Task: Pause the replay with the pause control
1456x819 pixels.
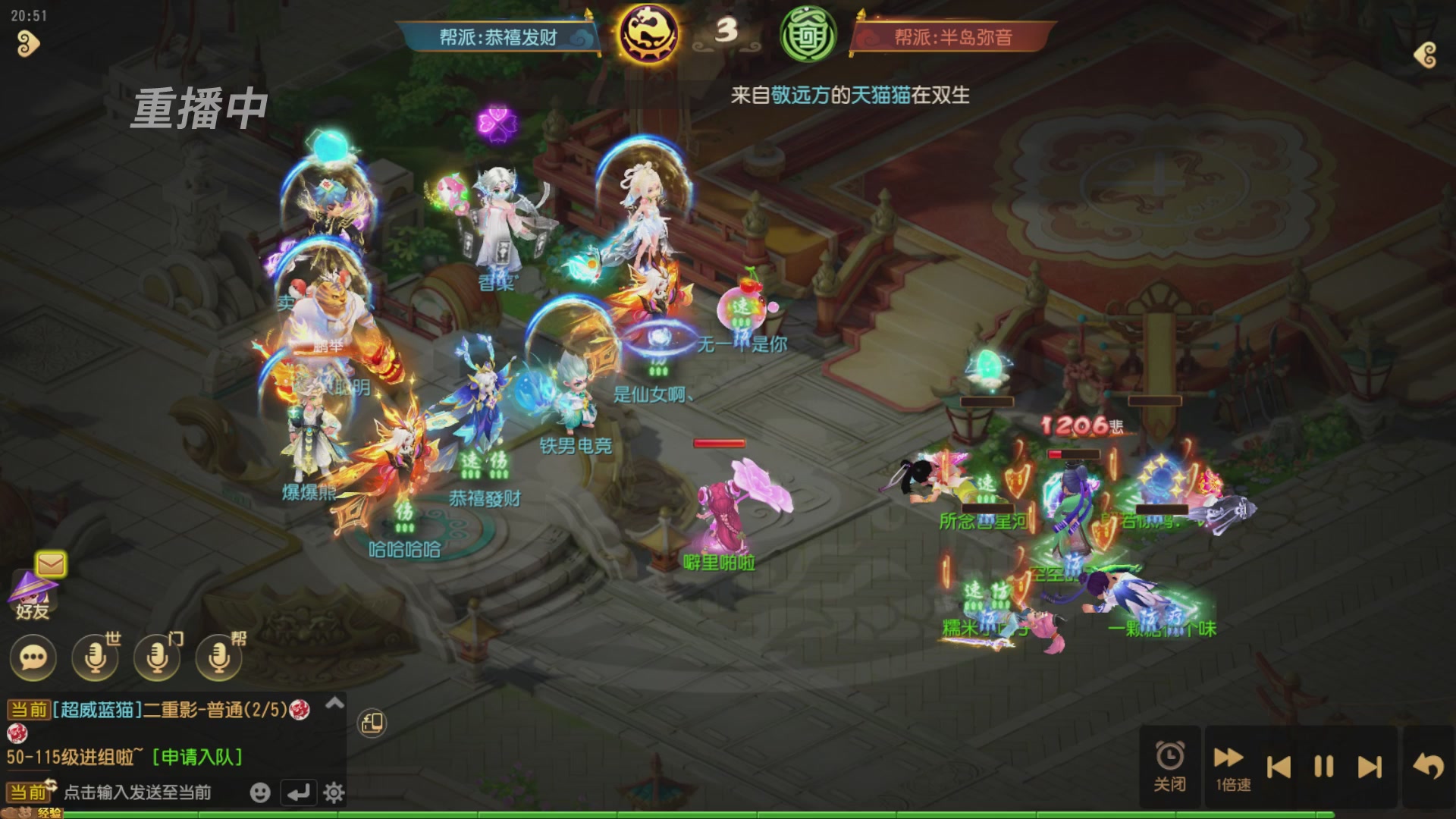Action: (x=1323, y=766)
